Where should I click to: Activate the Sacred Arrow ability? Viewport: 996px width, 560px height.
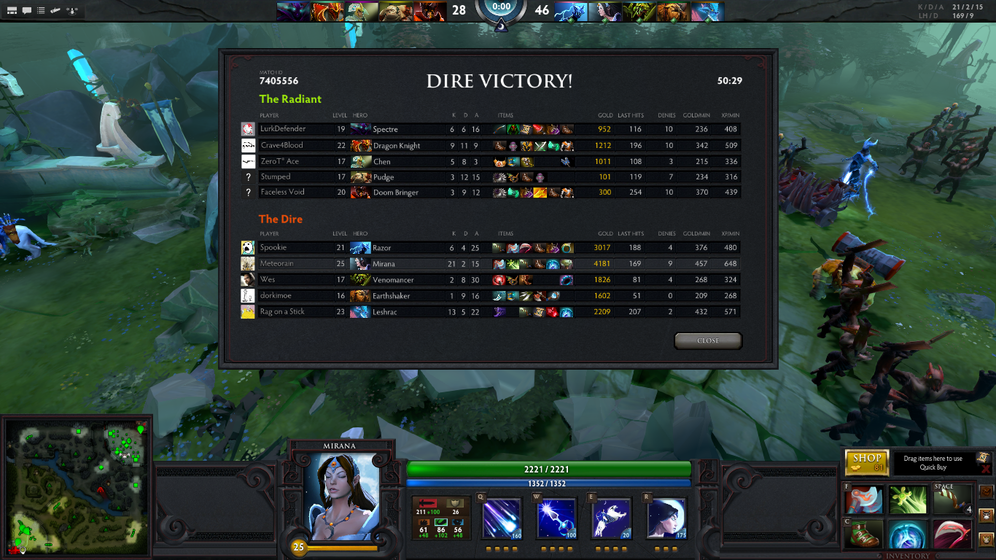point(556,520)
